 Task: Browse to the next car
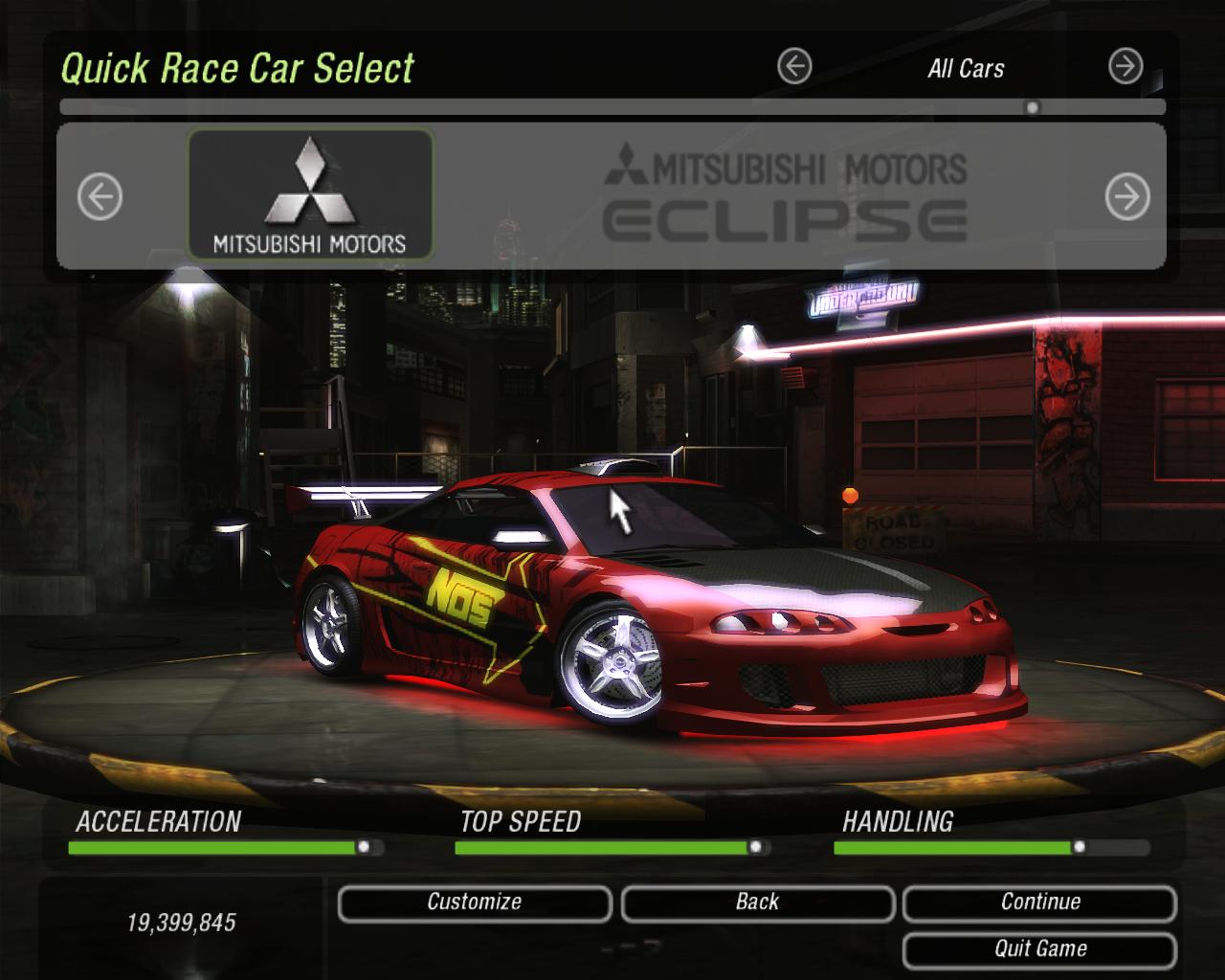pyautogui.click(x=1127, y=198)
